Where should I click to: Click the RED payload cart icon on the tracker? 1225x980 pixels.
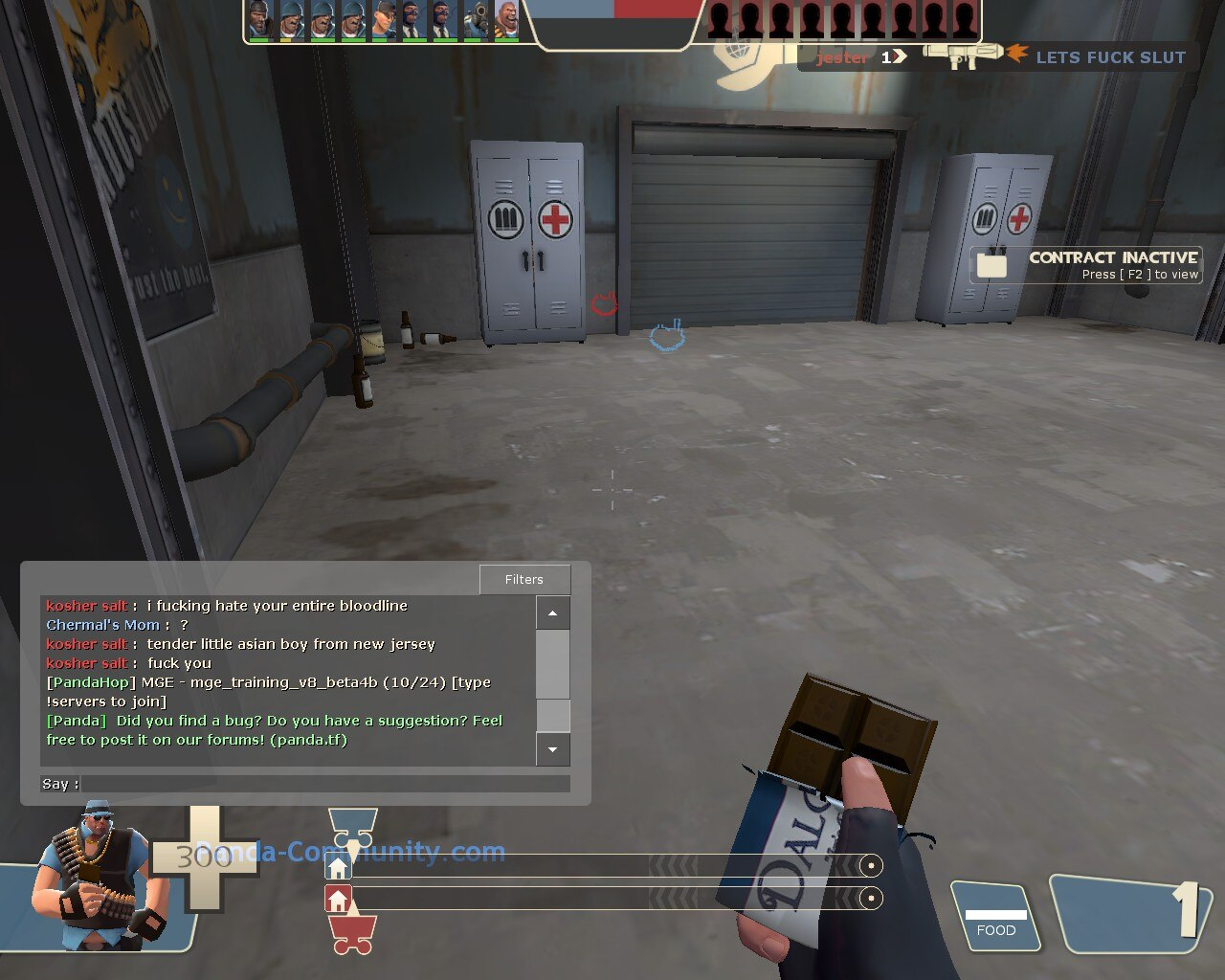coord(352,934)
